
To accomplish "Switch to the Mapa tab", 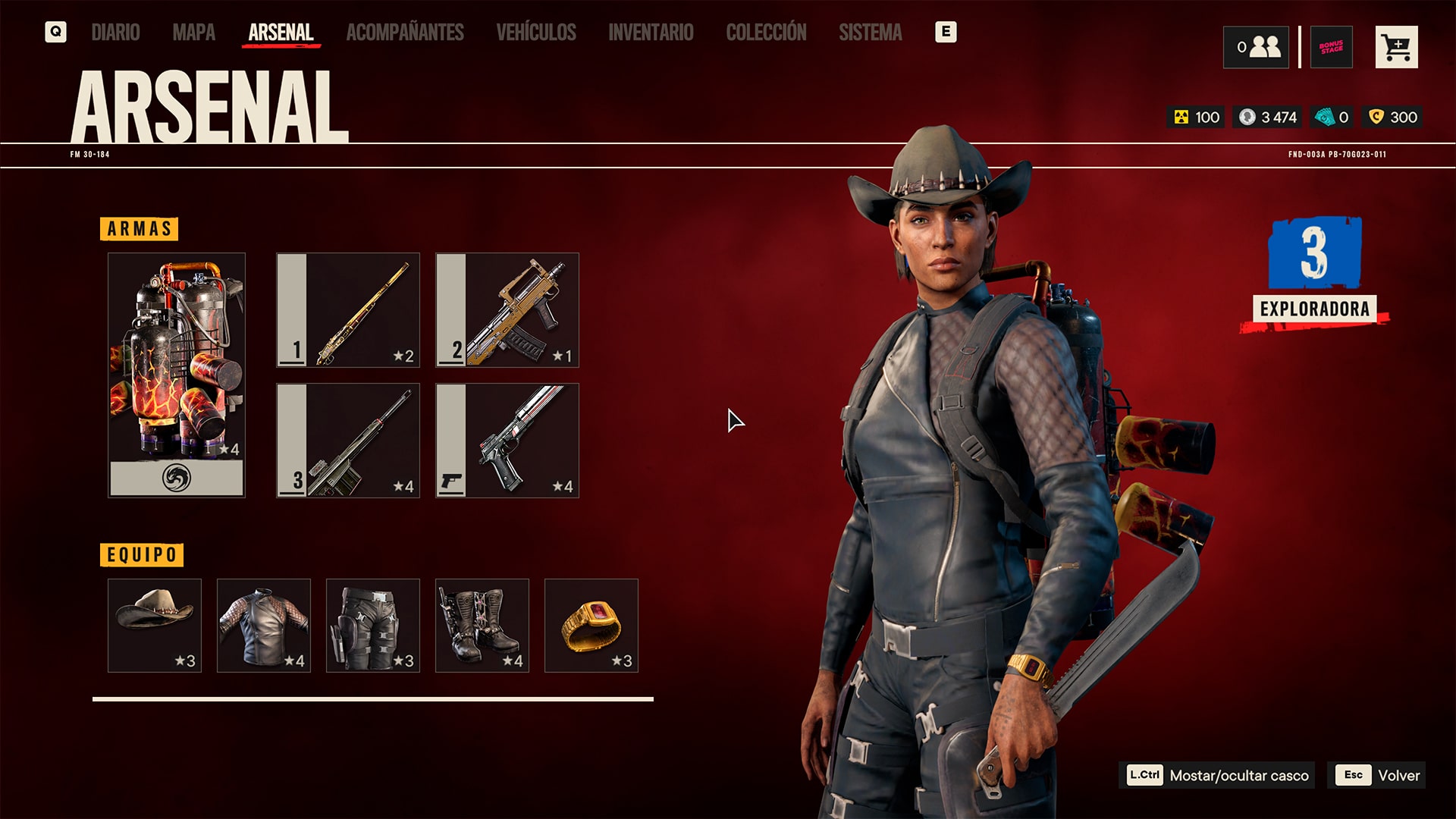I will (x=193, y=33).
